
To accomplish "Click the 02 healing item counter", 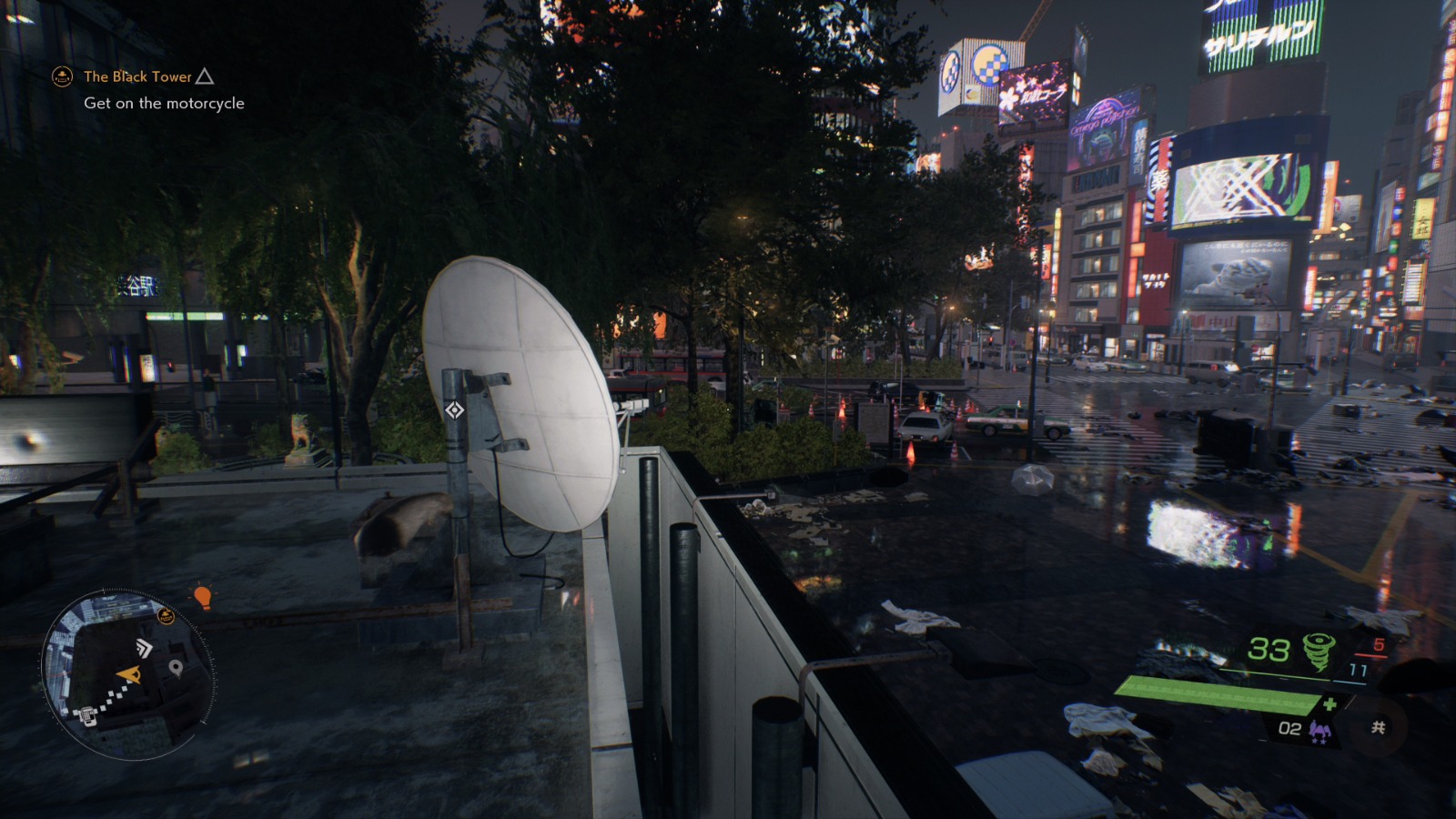I will tap(1289, 729).
